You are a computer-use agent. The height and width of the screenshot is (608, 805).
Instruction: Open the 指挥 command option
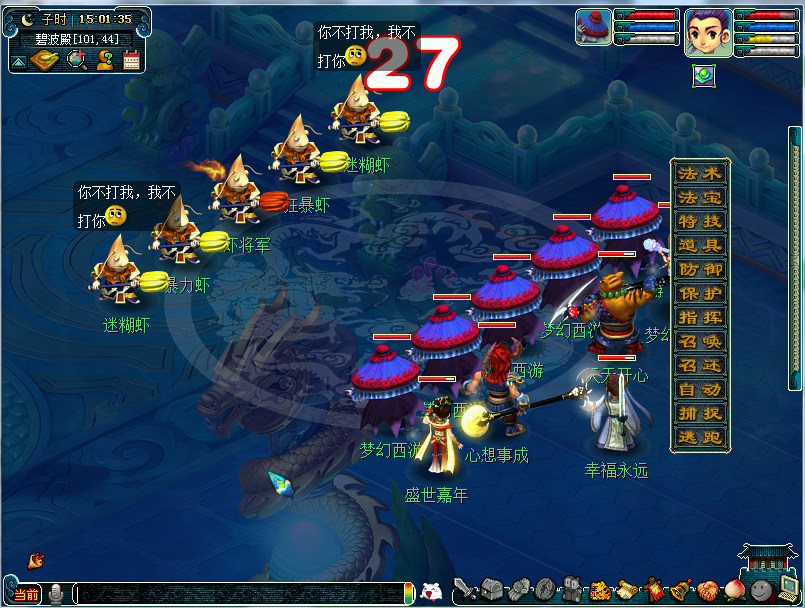click(x=700, y=317)
